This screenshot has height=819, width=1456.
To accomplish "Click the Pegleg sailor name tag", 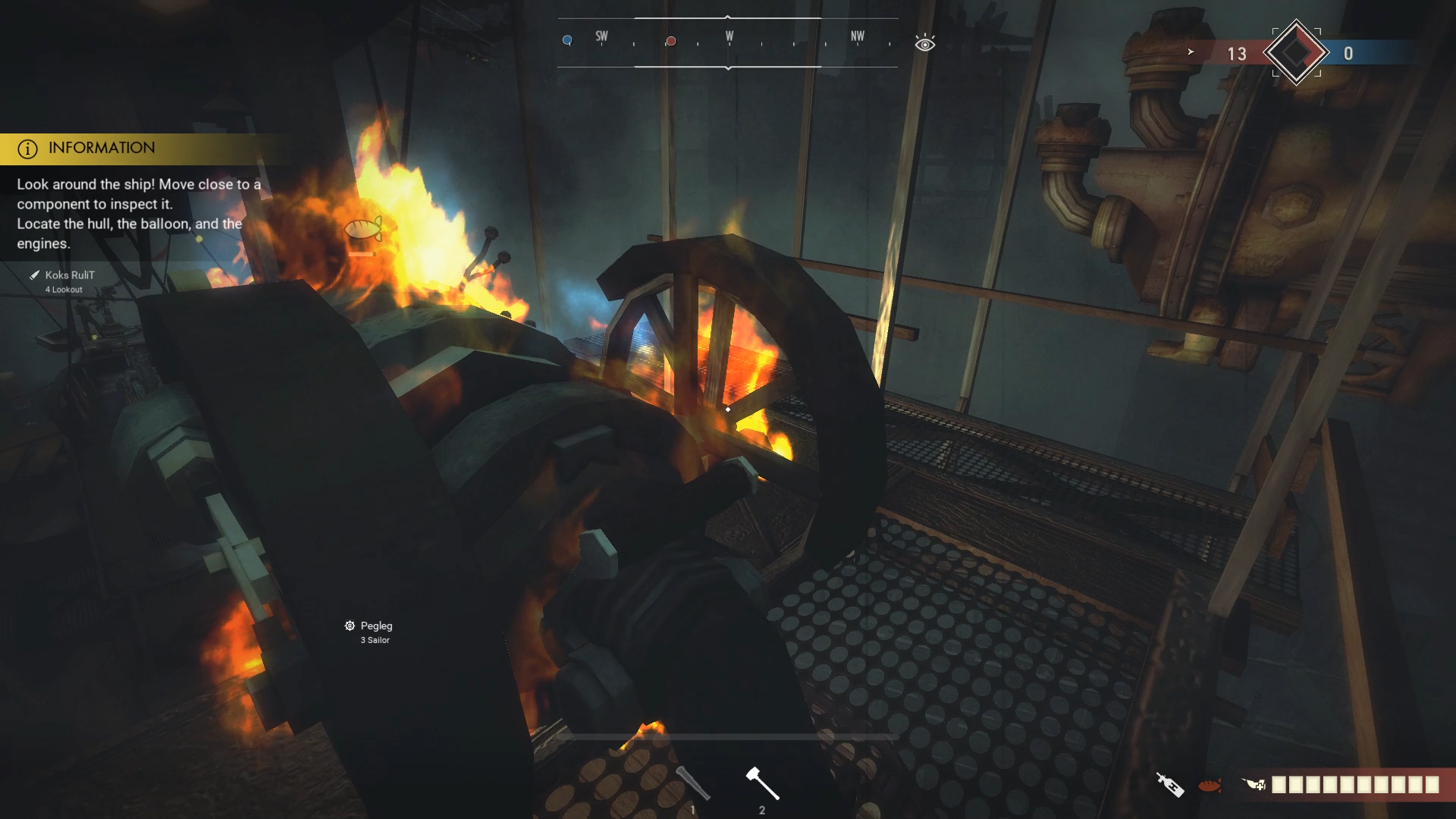I will [x=376, y=626].
